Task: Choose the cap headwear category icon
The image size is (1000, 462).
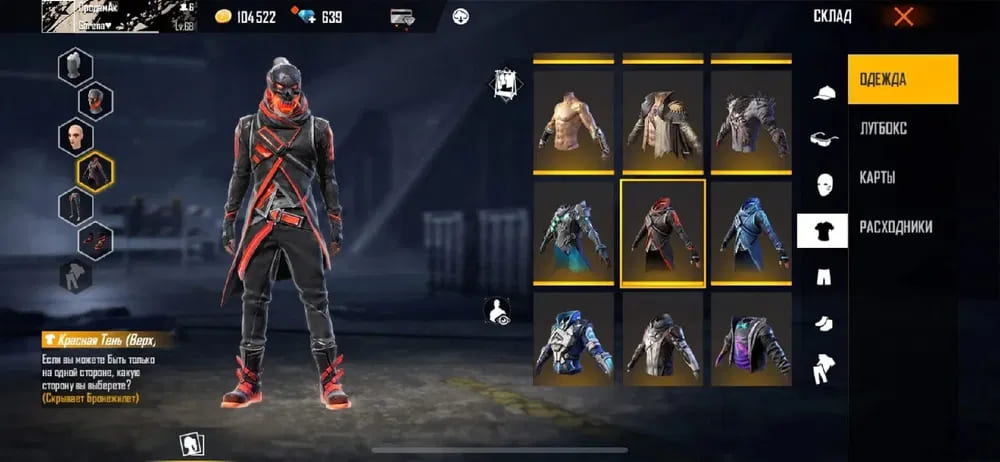Action: 823,93
